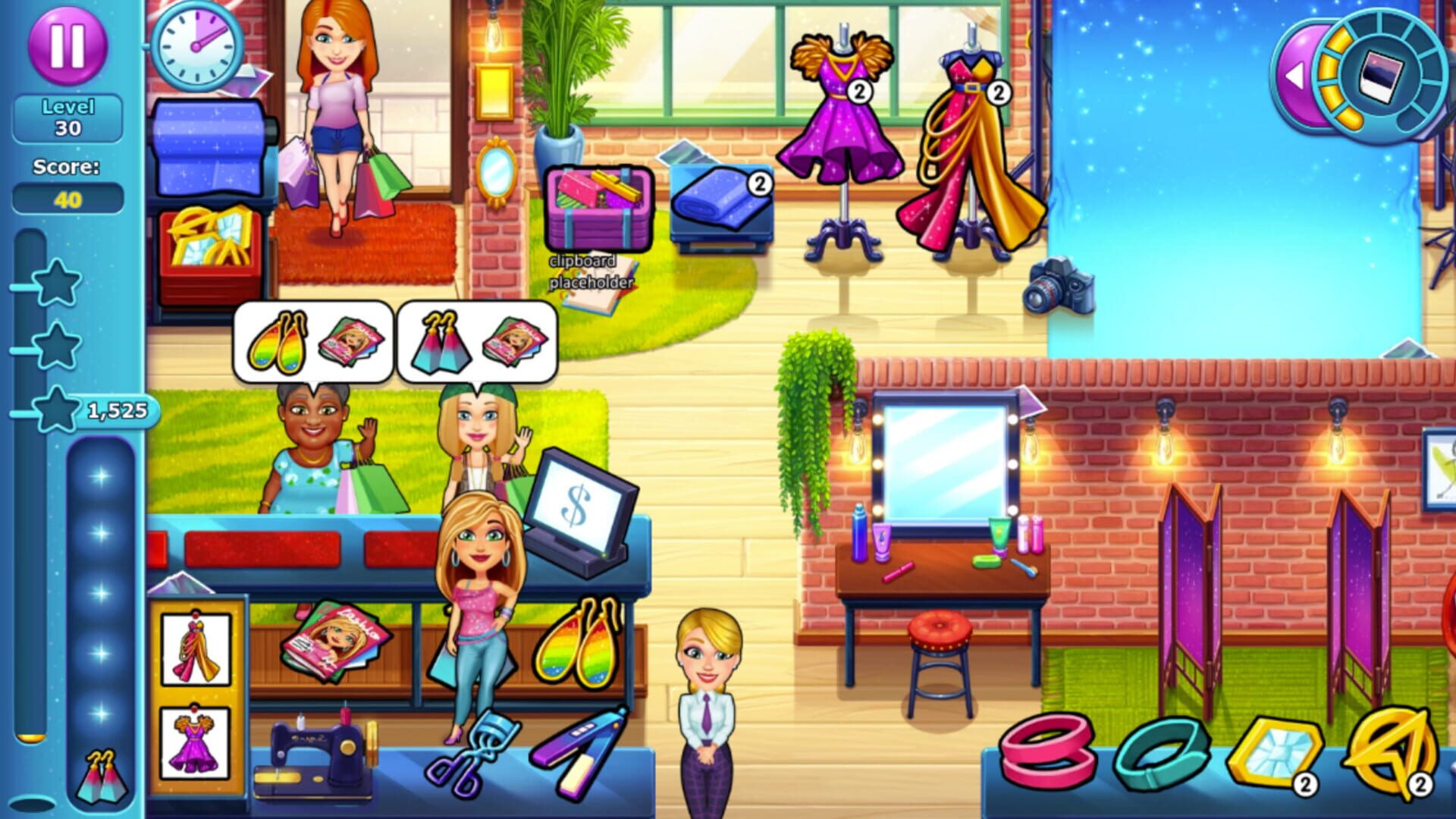This screenshot has height=819, width=1456.
Task: Click the blonde customer's order bubble
Action: tap(474, 341)
